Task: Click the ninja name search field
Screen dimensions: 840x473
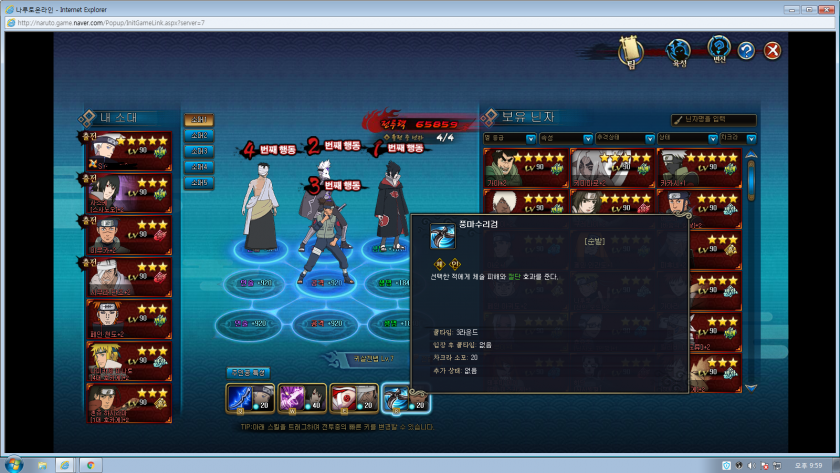Action: pos(714,120)
